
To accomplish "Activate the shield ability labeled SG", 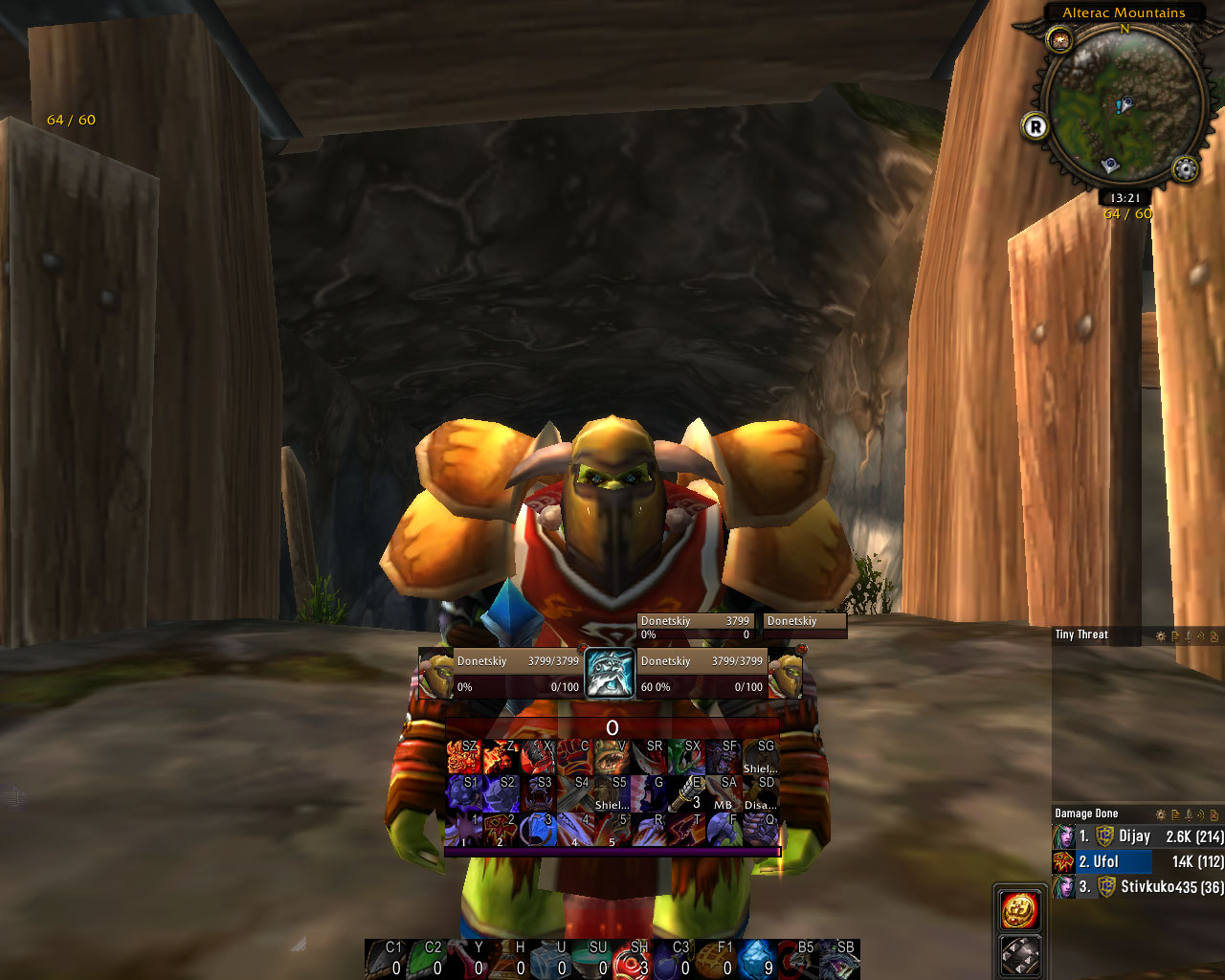I will (760, 758).
